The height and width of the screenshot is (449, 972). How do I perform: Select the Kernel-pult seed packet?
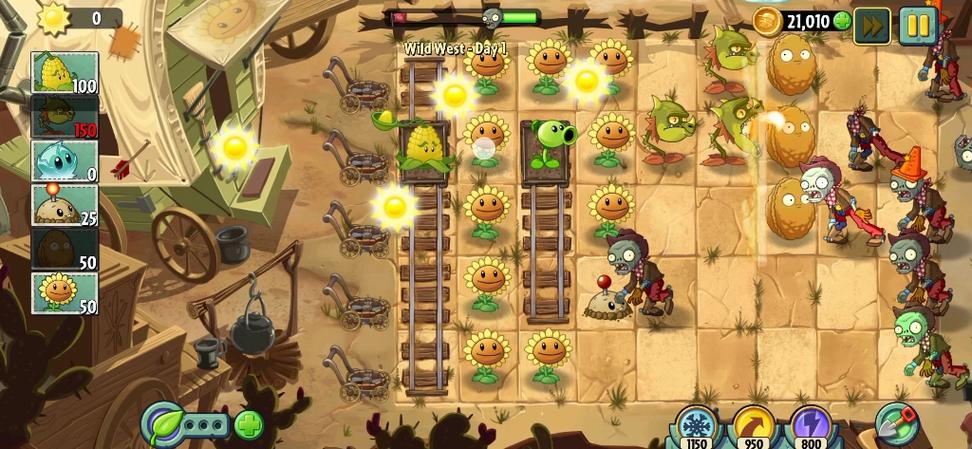click(64, 73)
